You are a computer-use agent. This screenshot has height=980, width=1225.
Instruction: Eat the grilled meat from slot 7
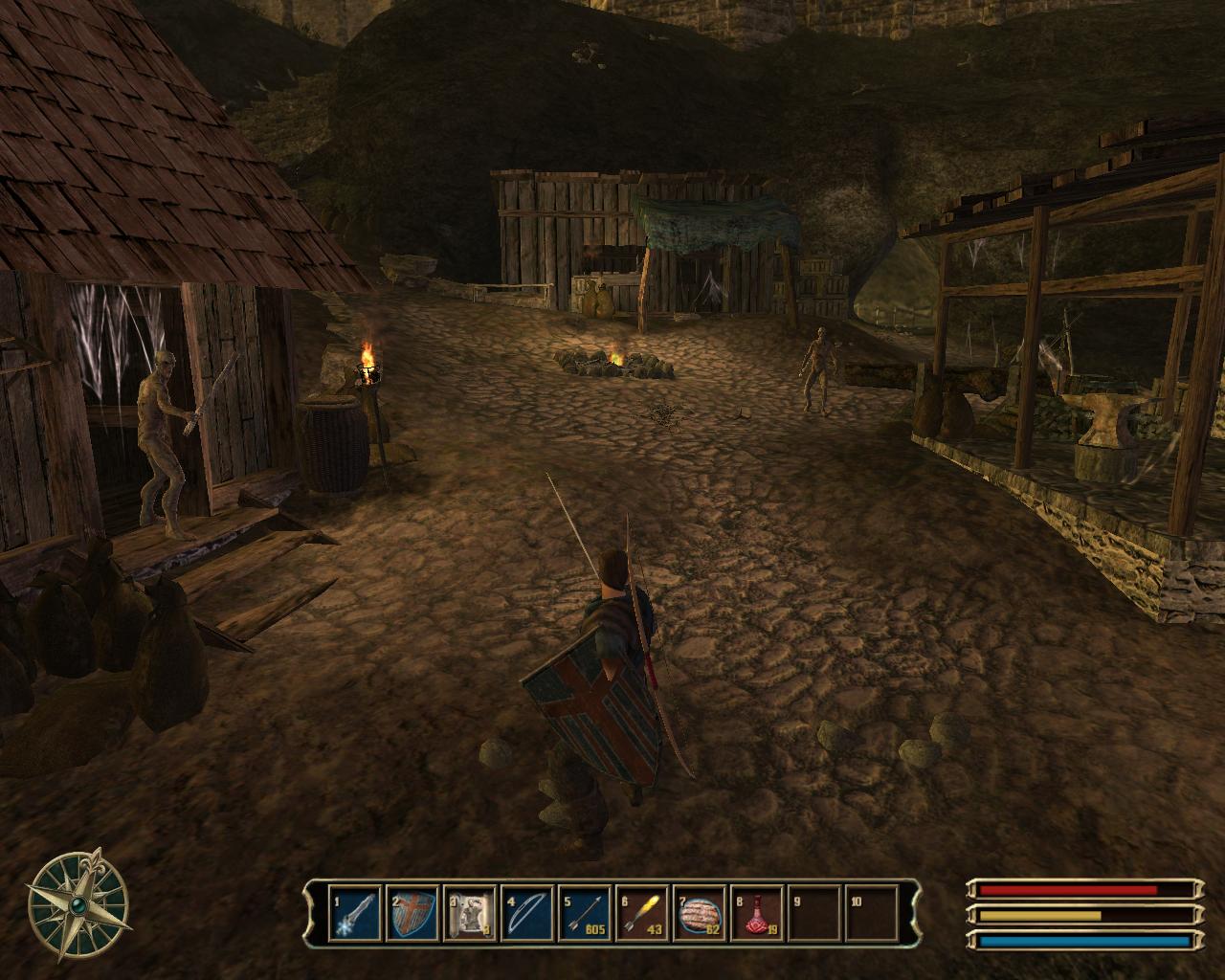[700, 913]
